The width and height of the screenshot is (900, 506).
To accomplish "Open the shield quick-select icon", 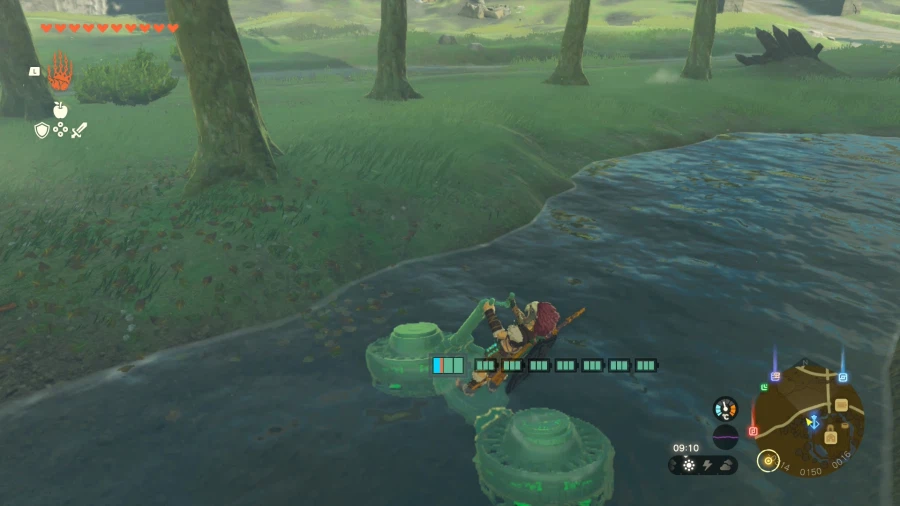I will point(42,130).
